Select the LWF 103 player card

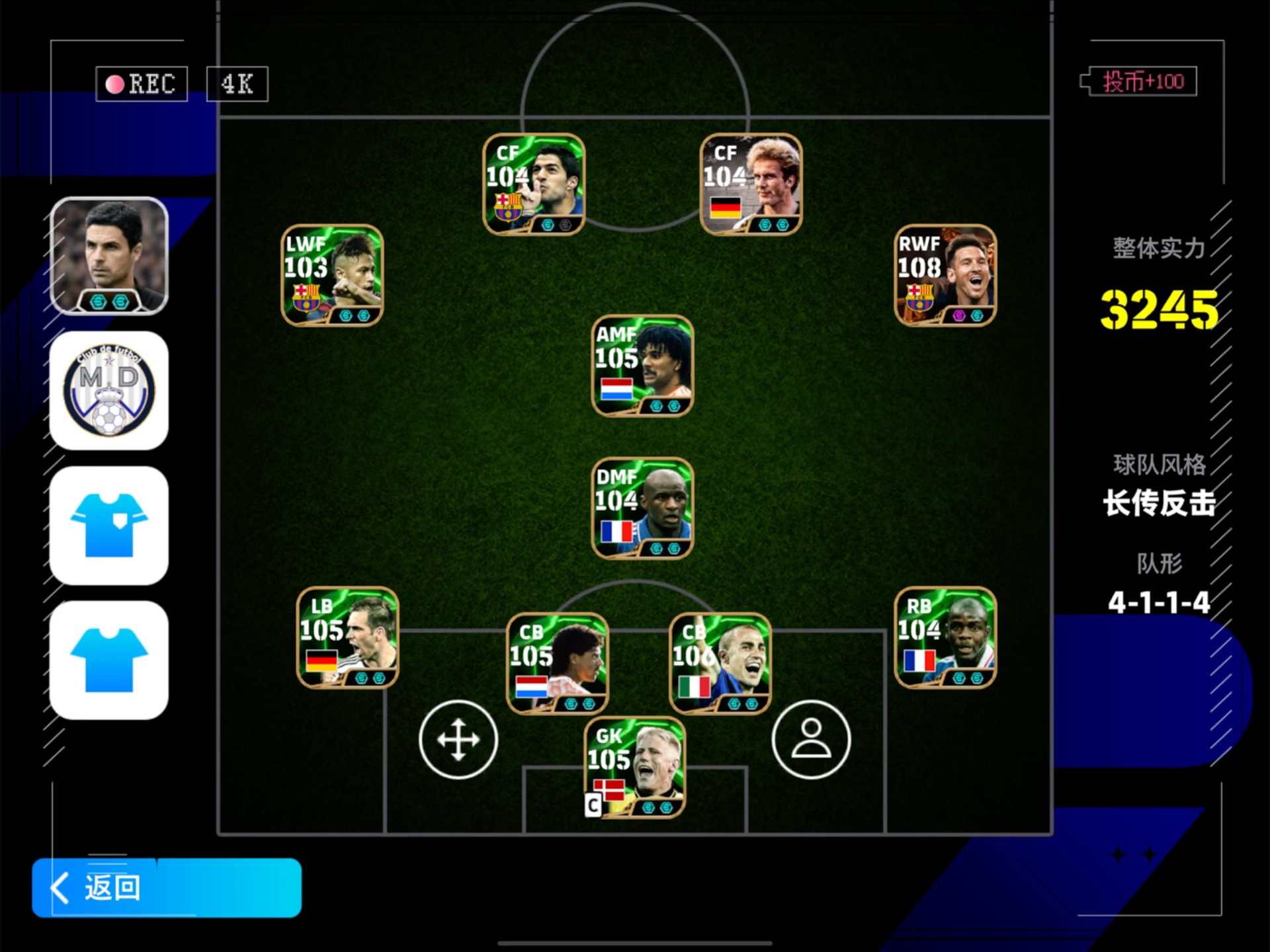point(332,275)
